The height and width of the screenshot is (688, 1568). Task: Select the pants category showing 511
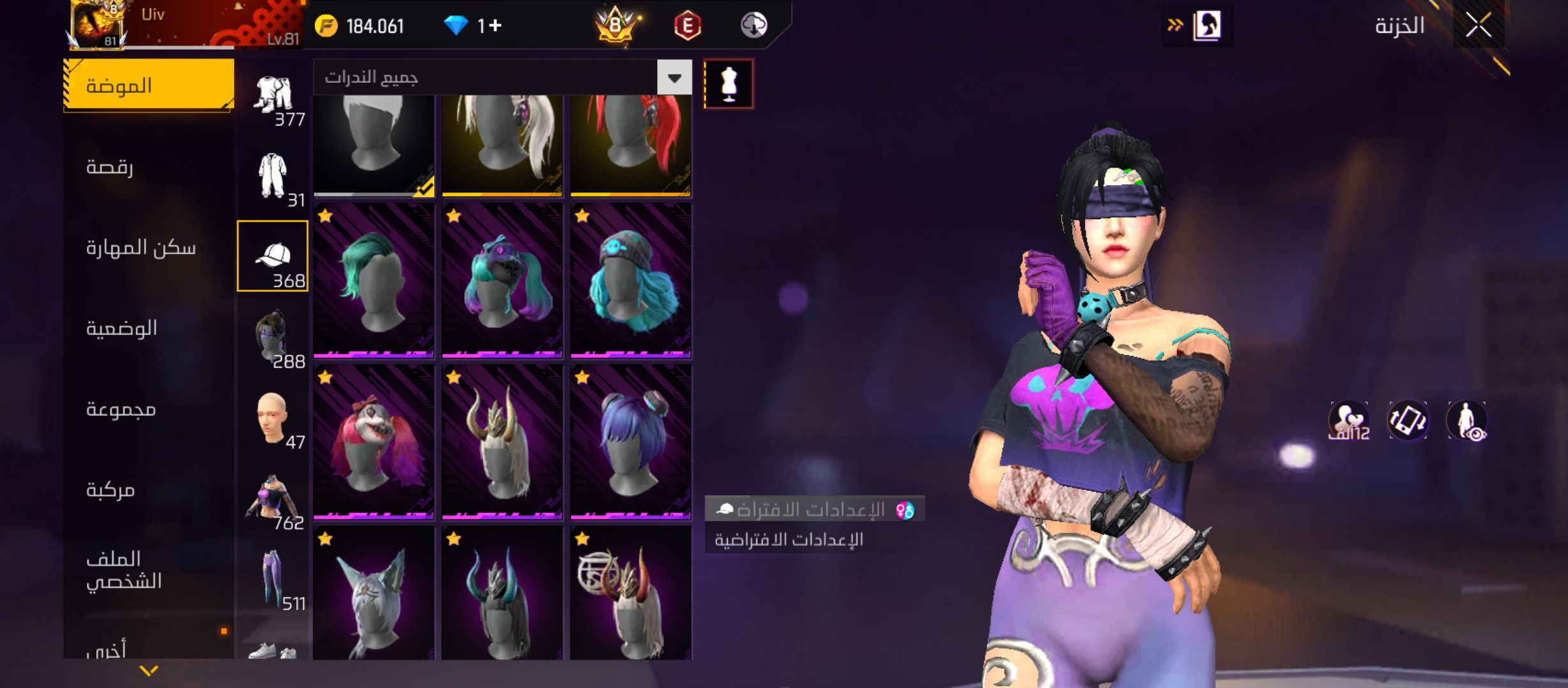click(274, 578)
